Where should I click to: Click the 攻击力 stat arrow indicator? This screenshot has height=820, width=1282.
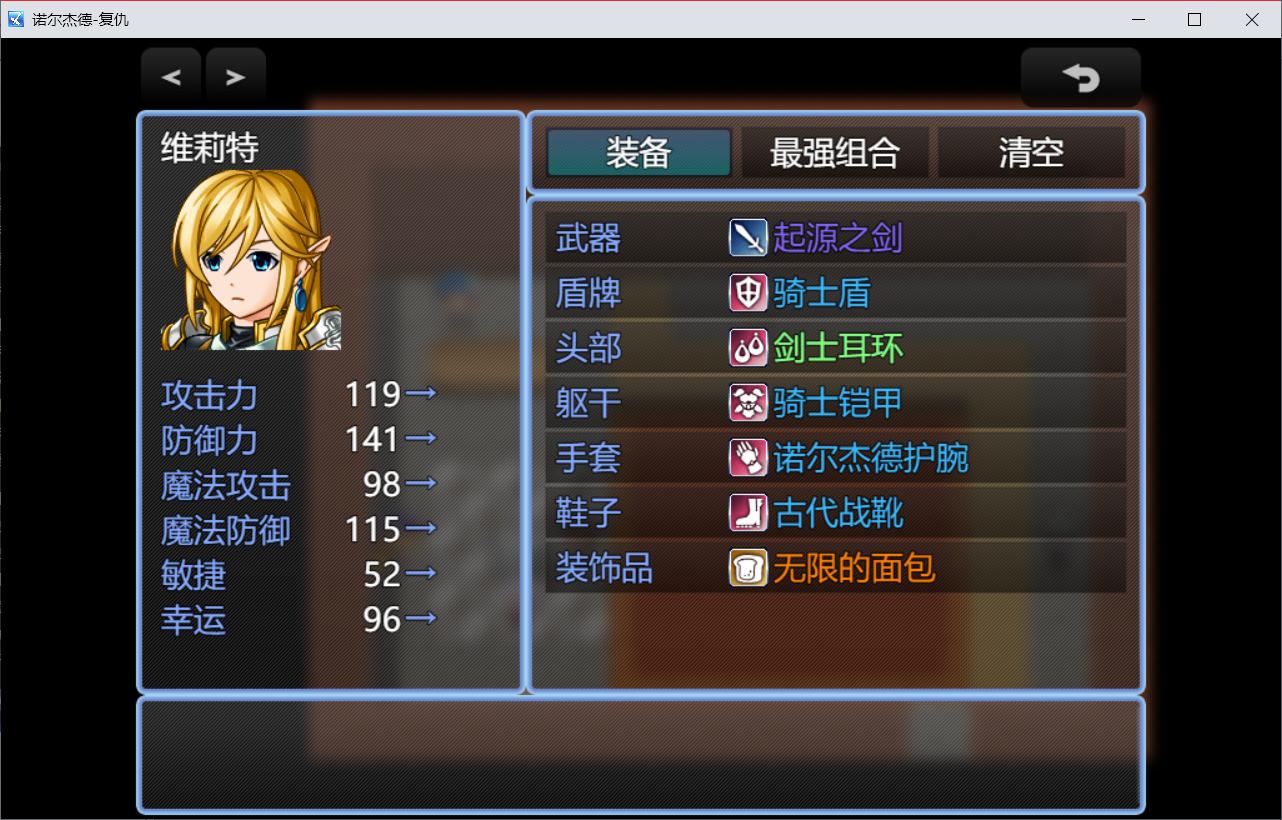(x=421, y=394)
